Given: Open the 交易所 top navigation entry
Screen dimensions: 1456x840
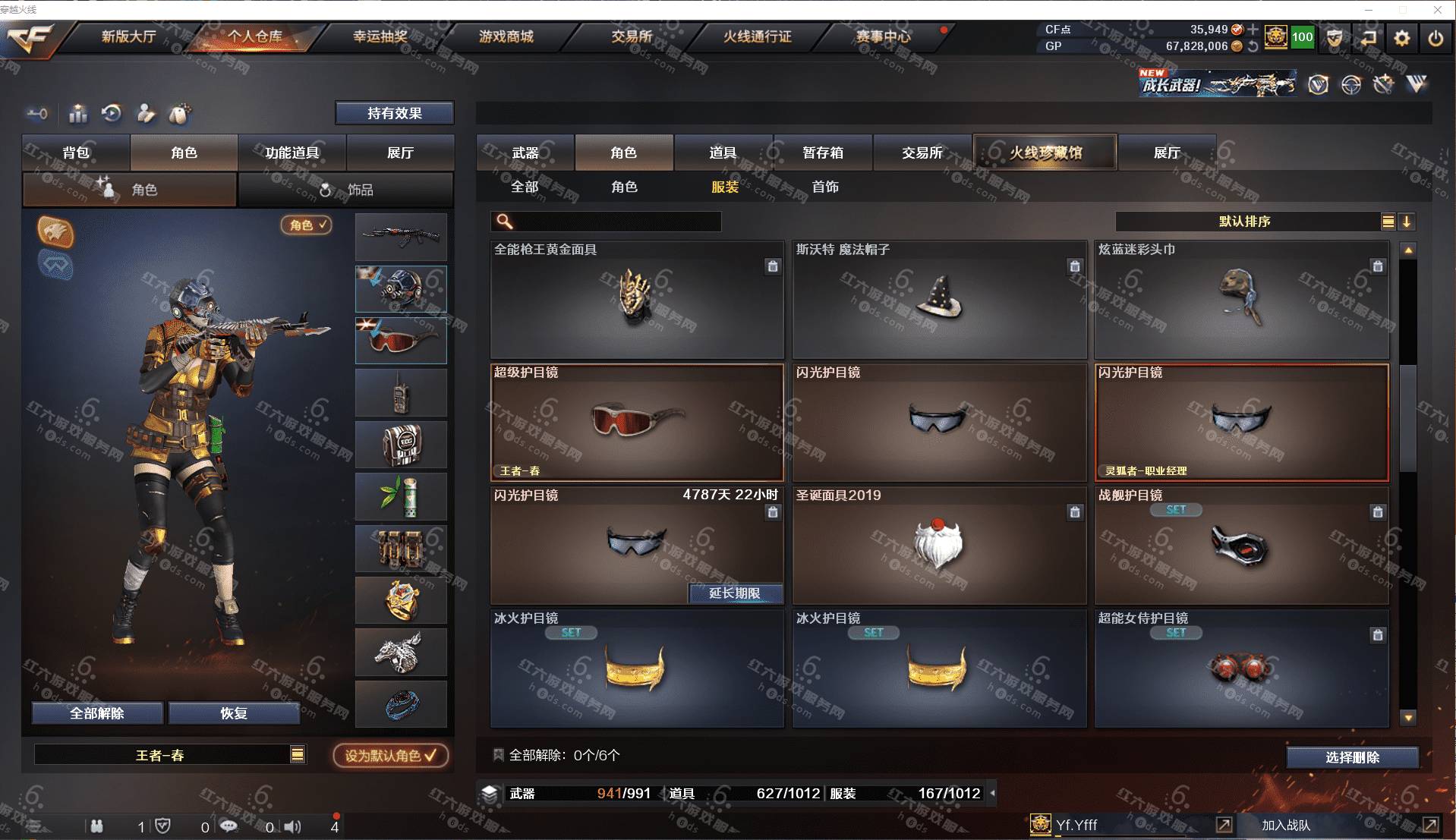Looking at the screenshot, I should tap(632, 36).
